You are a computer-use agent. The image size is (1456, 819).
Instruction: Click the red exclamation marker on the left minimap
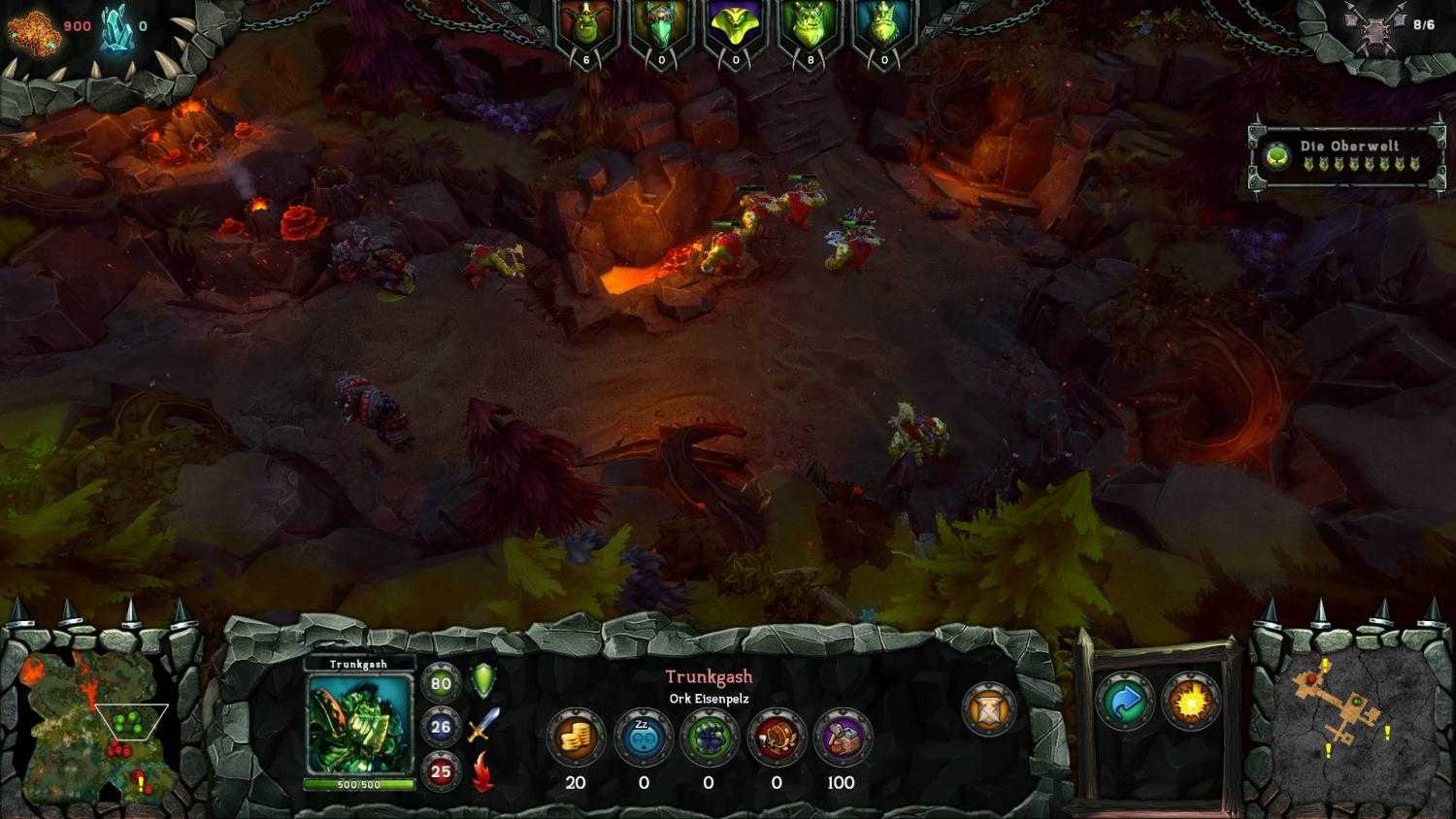click(x=139, y=784)
